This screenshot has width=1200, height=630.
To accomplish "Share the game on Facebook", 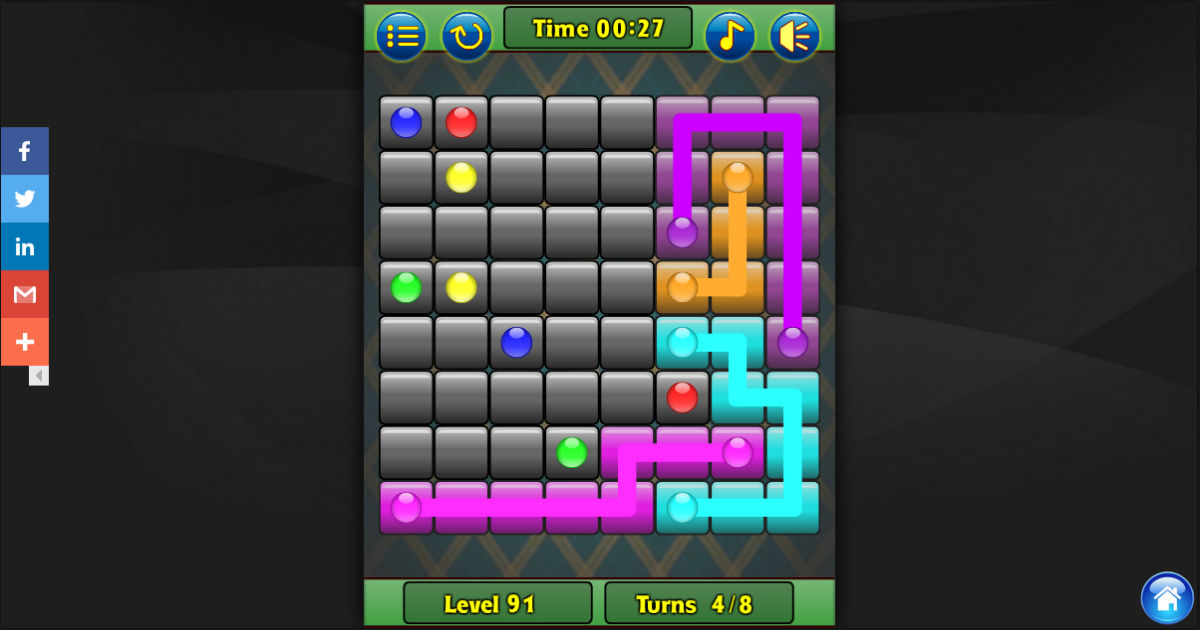I will coord(25,151).
